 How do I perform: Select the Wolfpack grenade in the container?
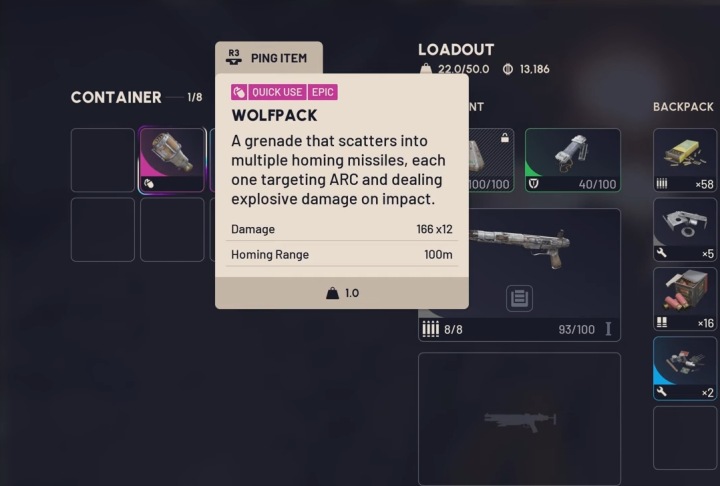pos(172,160)
